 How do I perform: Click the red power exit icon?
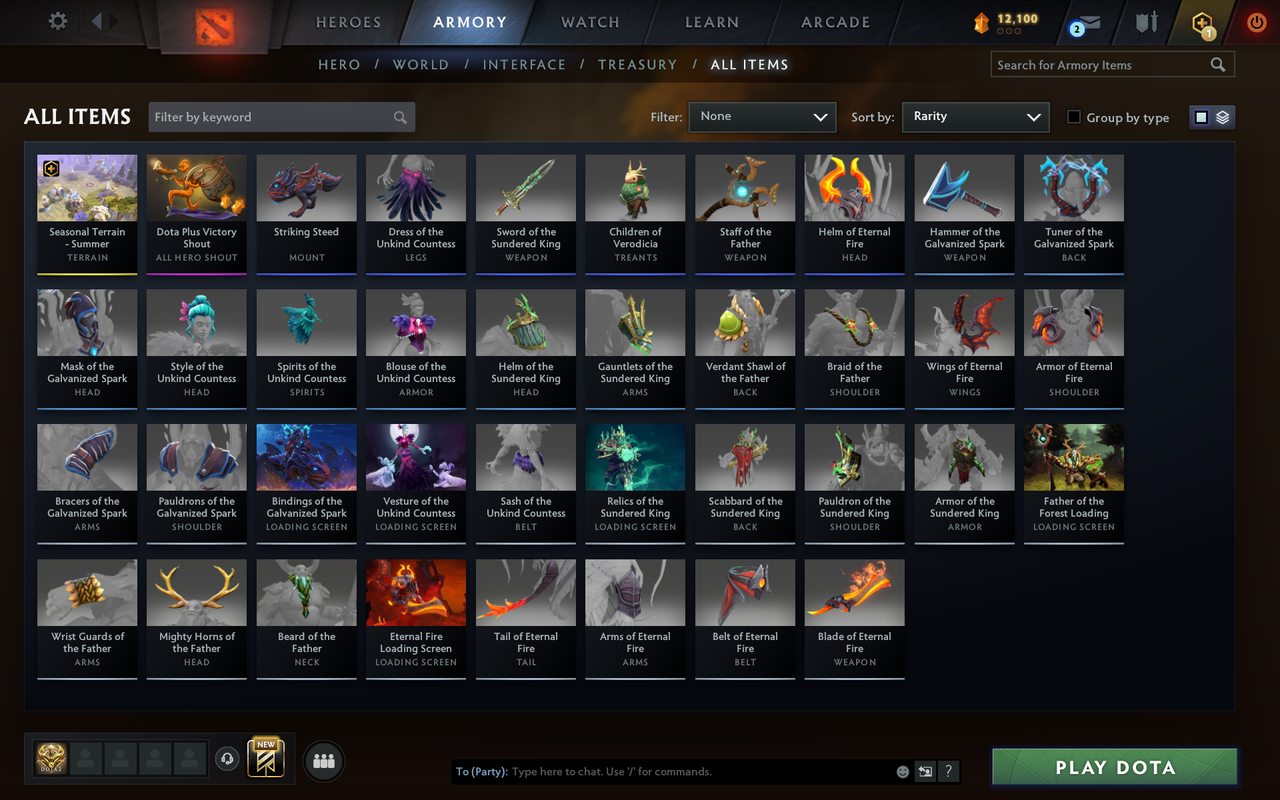coord(1256,22)
